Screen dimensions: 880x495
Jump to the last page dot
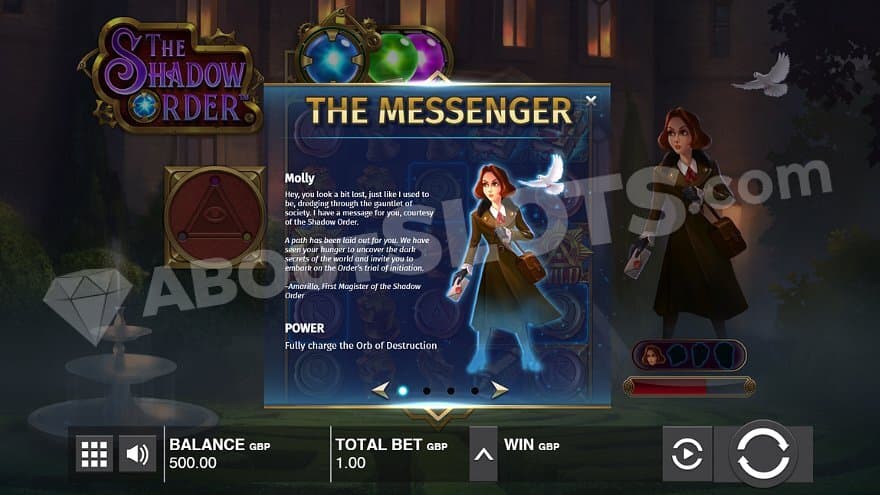click(x=475, y=391)
